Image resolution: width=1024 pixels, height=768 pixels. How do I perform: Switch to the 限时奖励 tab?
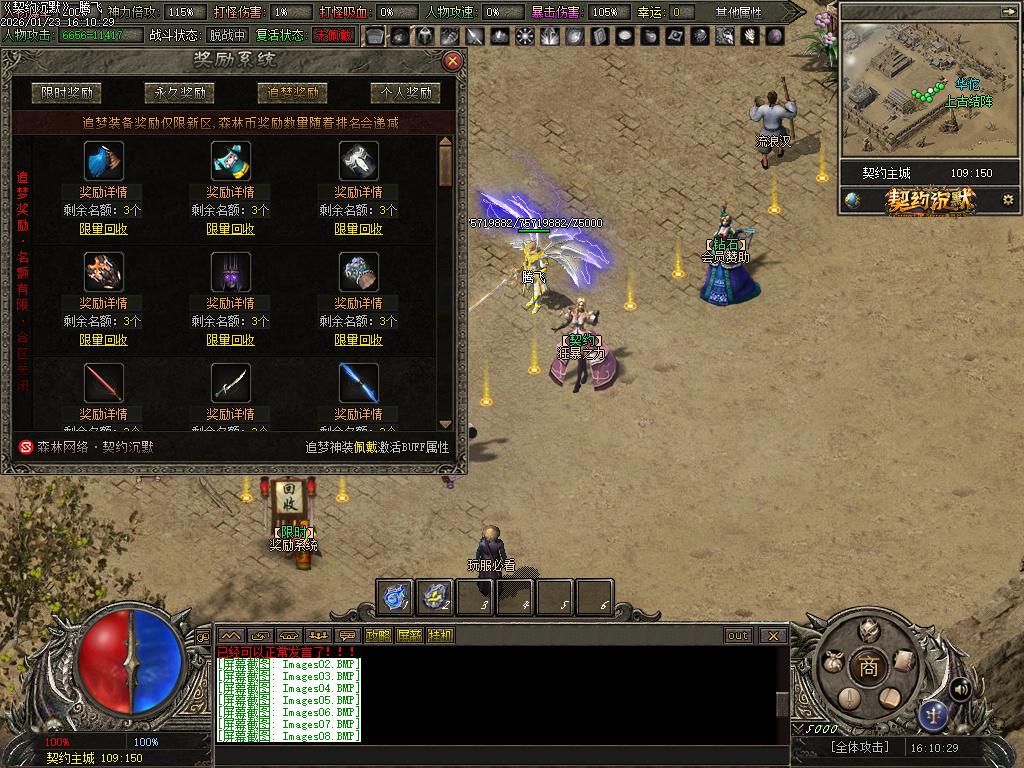68,93
